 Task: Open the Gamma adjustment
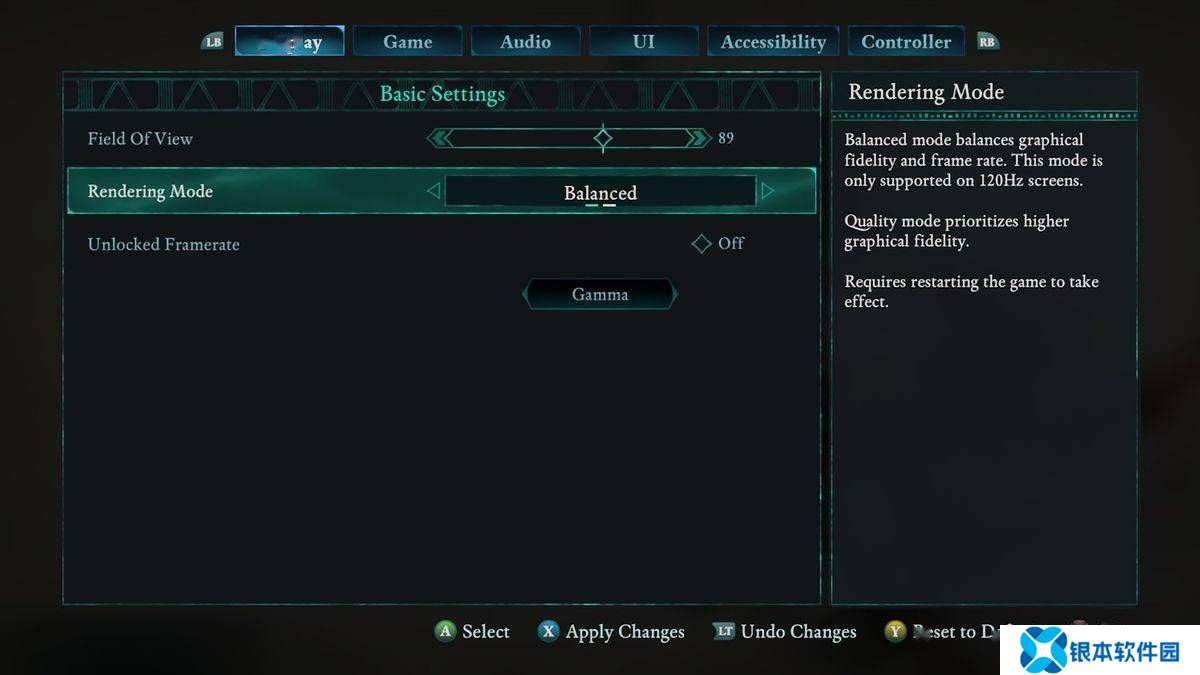(600, 295)
